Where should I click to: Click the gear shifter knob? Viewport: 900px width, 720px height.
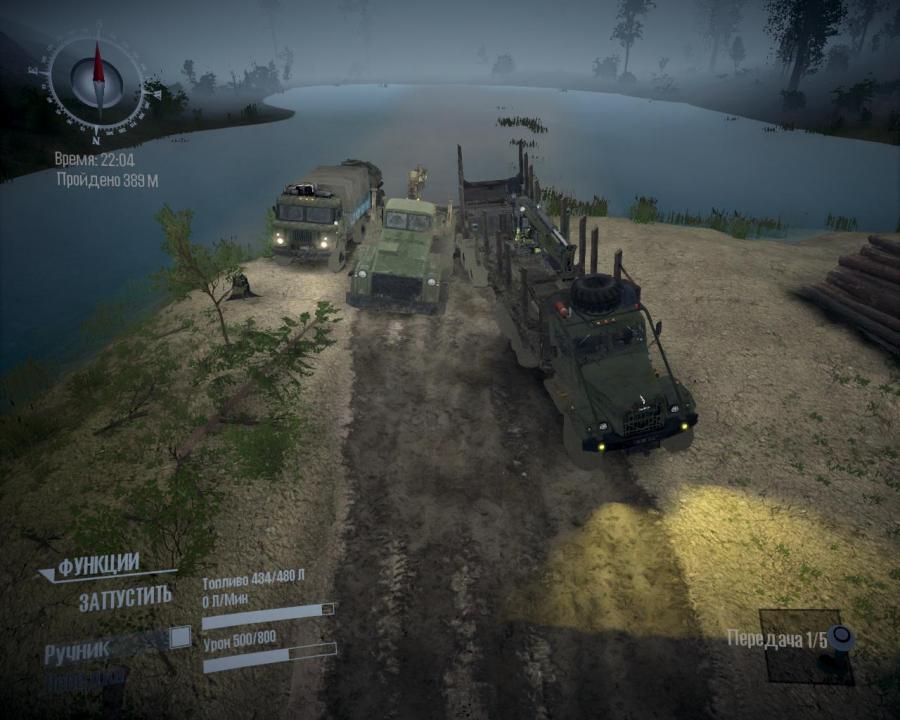click(842, 636)
